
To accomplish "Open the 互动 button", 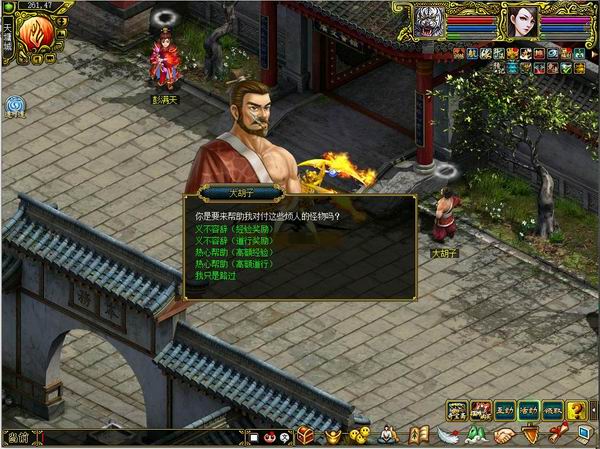I will 506,409.
